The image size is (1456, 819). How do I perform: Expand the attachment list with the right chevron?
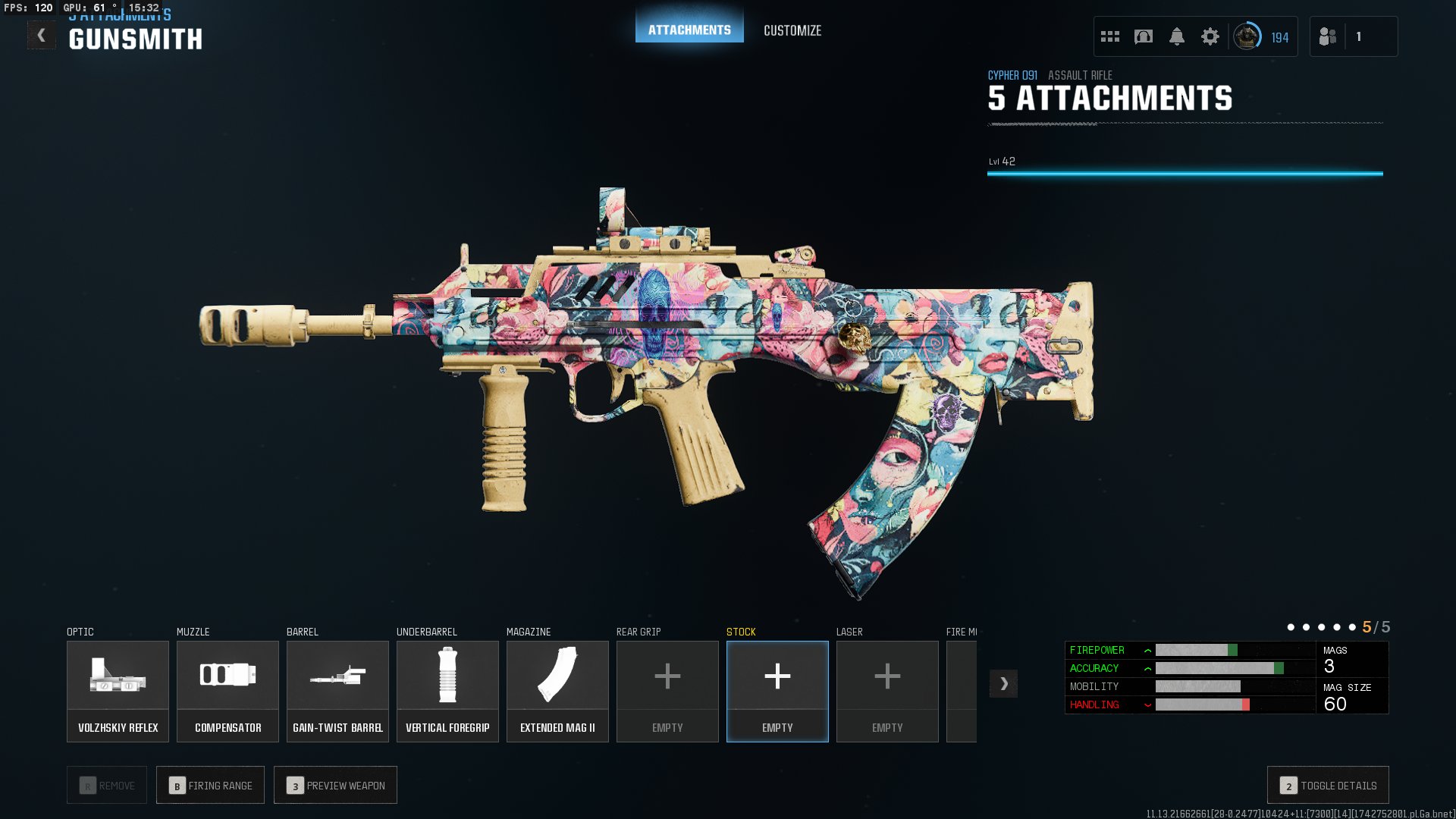click(1006, 683)
